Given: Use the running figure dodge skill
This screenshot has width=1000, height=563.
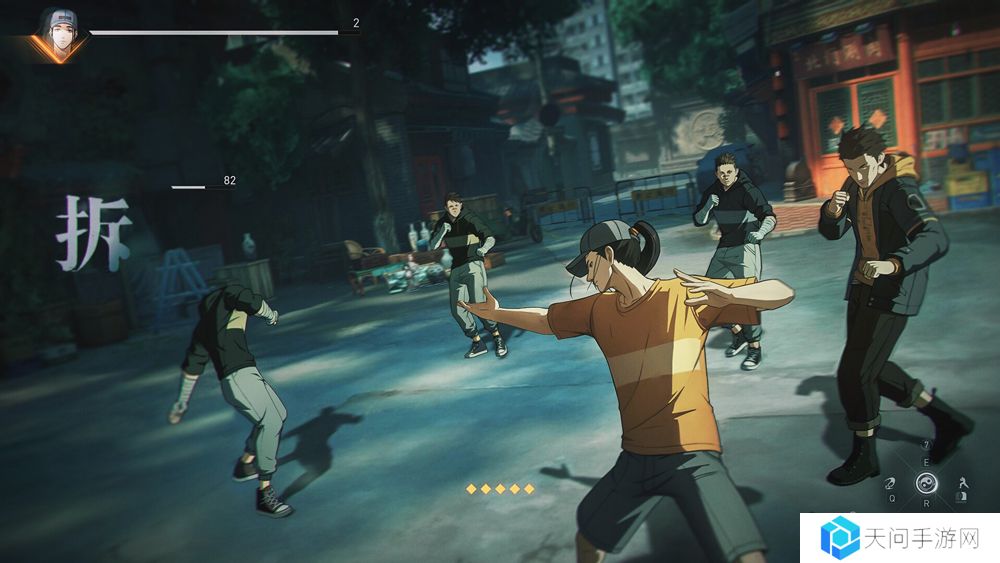Looking at the screenshot, I should click(962, 481).
